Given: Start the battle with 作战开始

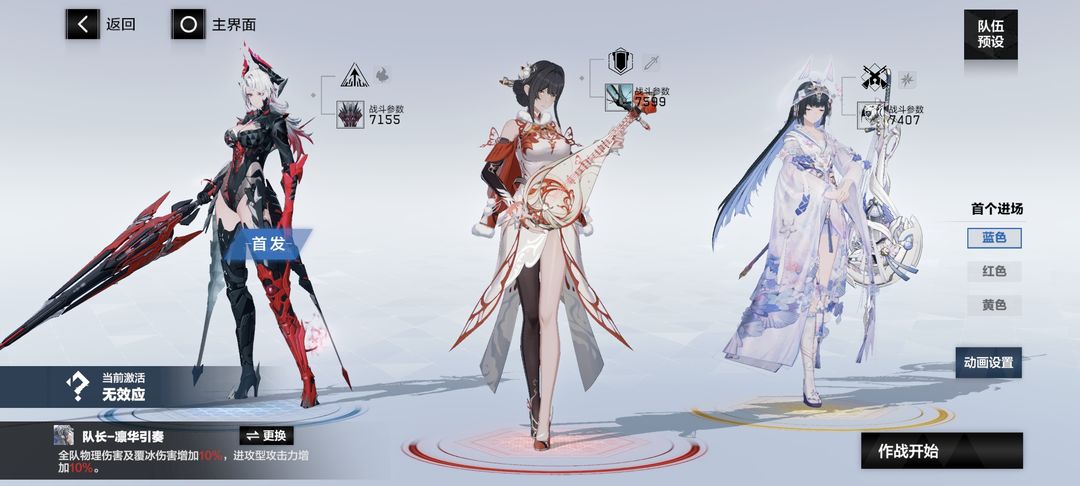Looking at the screenshot, I should click(x=941, y=451).
